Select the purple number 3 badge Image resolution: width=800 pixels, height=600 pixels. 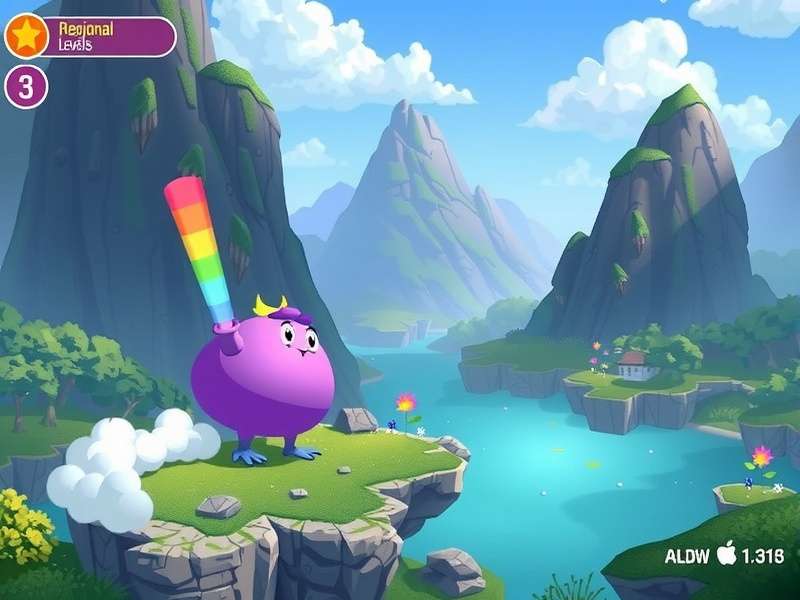pyautogui.click(x=26, y=87)
